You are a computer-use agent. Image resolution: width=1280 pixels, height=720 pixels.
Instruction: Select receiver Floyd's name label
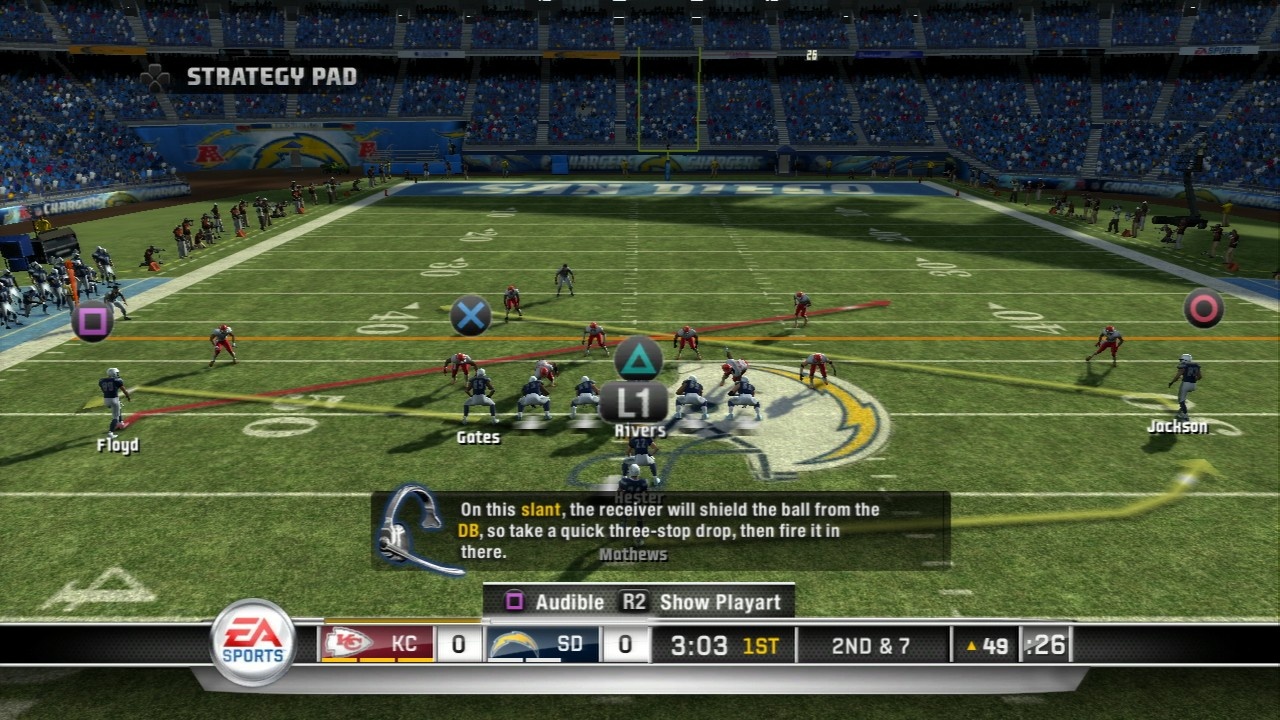[x=118, y=446]
